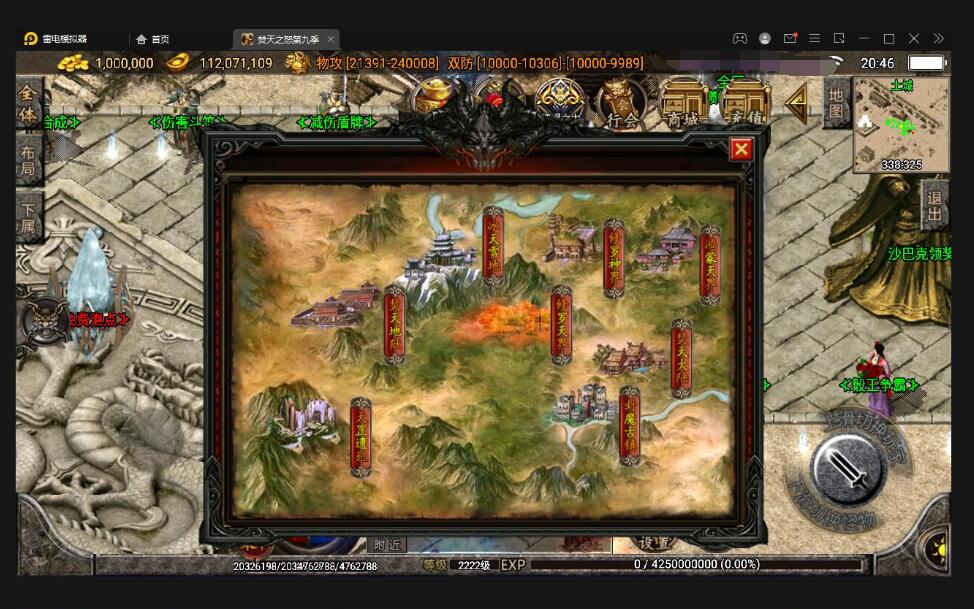This screenshot has width=974, height=609.
Task: Open the 行会 guild menu
Action: point(622,103)
